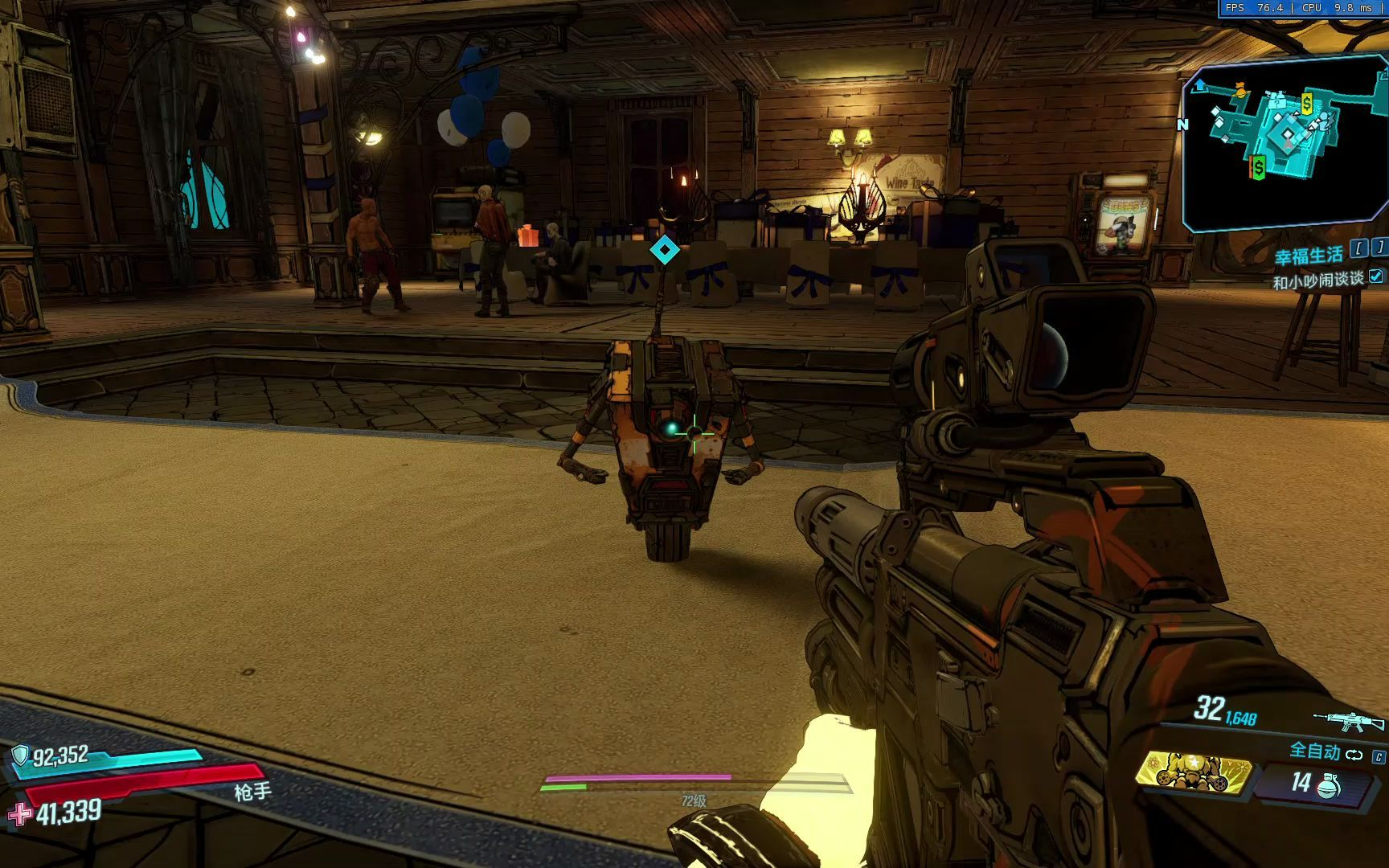This screenshot has width=1389, height=868.
Task: Click the 幸福生活 mission tracker title
Action: pos(1308,256)
